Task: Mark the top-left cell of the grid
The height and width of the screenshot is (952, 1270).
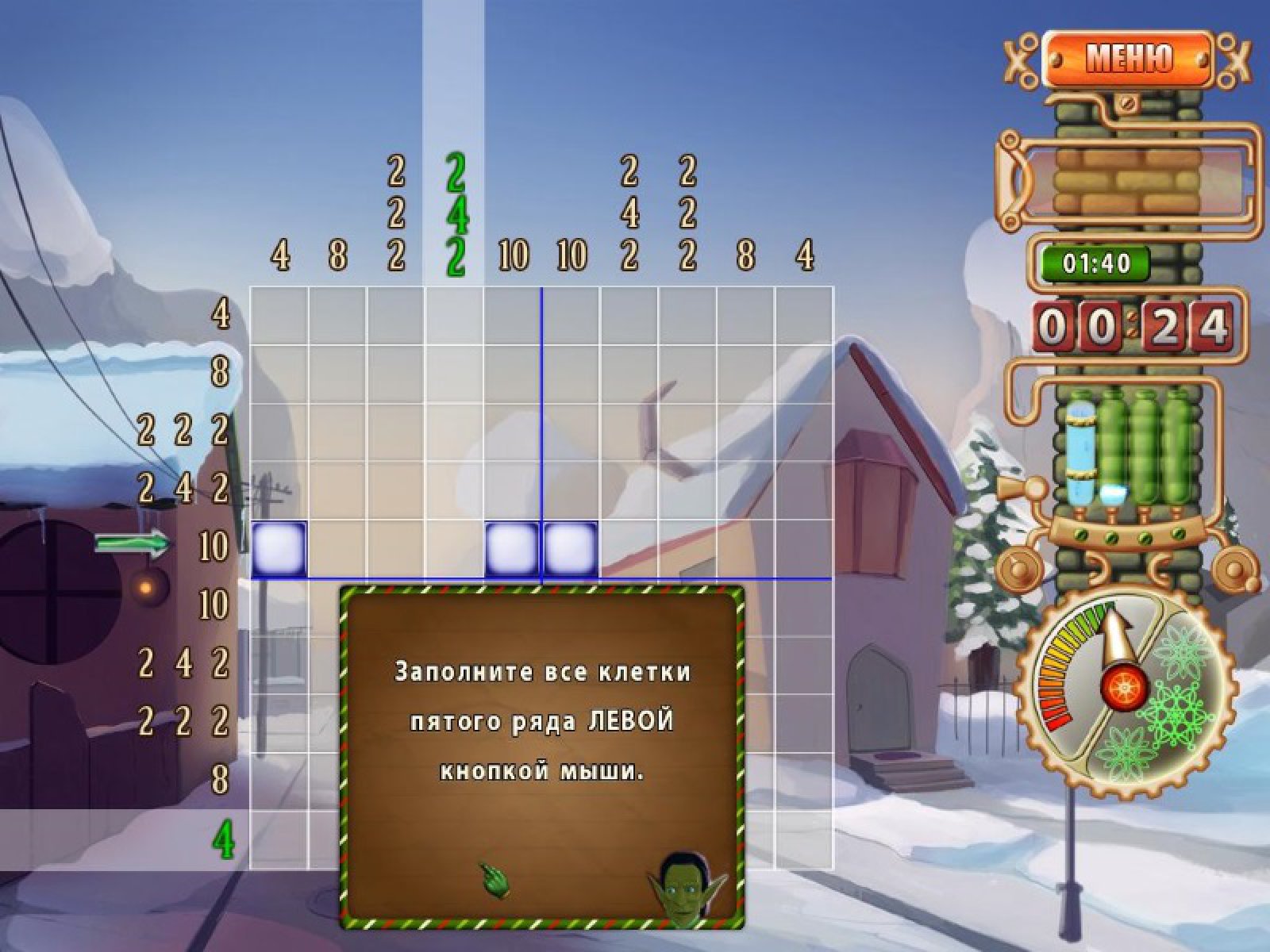Action: click(x=279, y=316)
